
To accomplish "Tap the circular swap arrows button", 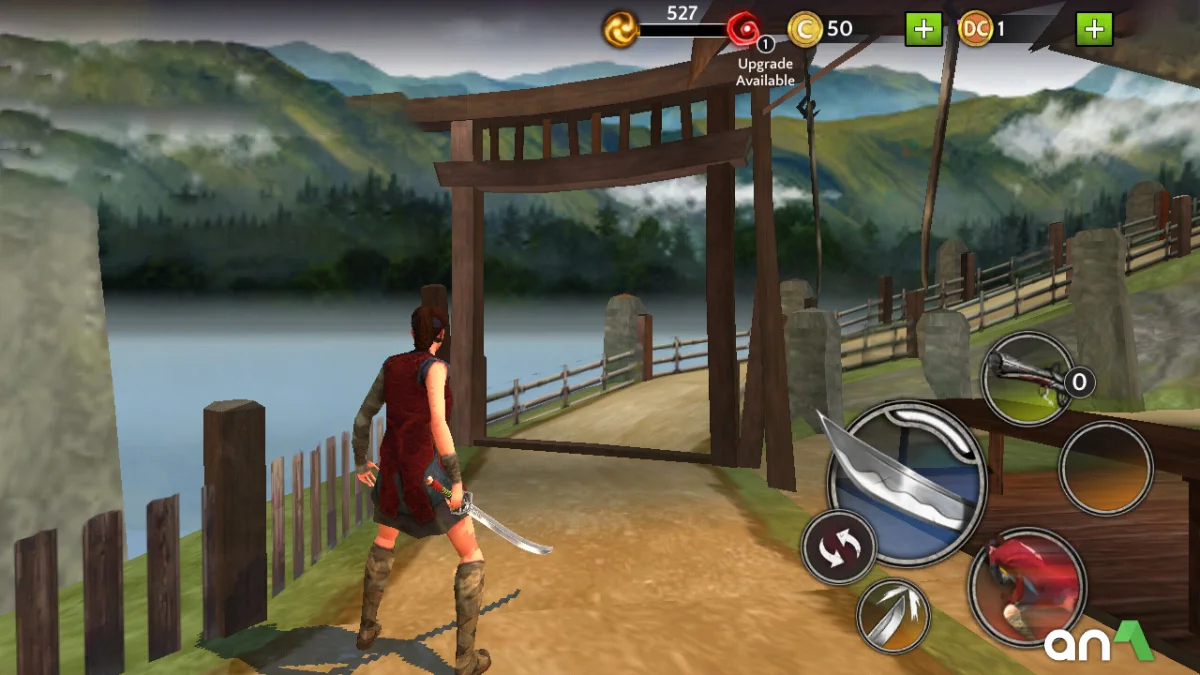I will (838, 547).
